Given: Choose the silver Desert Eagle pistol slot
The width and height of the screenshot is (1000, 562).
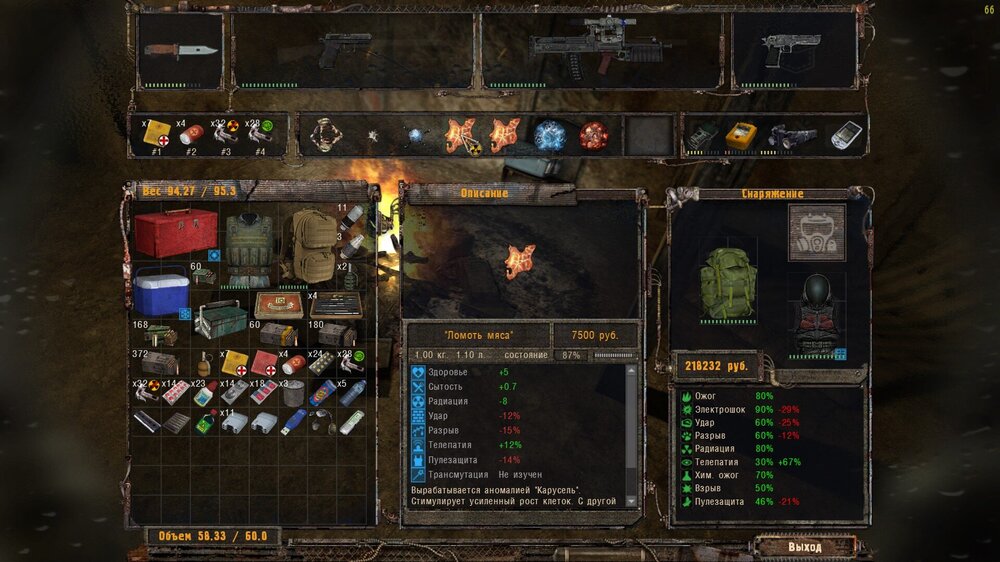Looking at the screenshot, I should point(794,50).
